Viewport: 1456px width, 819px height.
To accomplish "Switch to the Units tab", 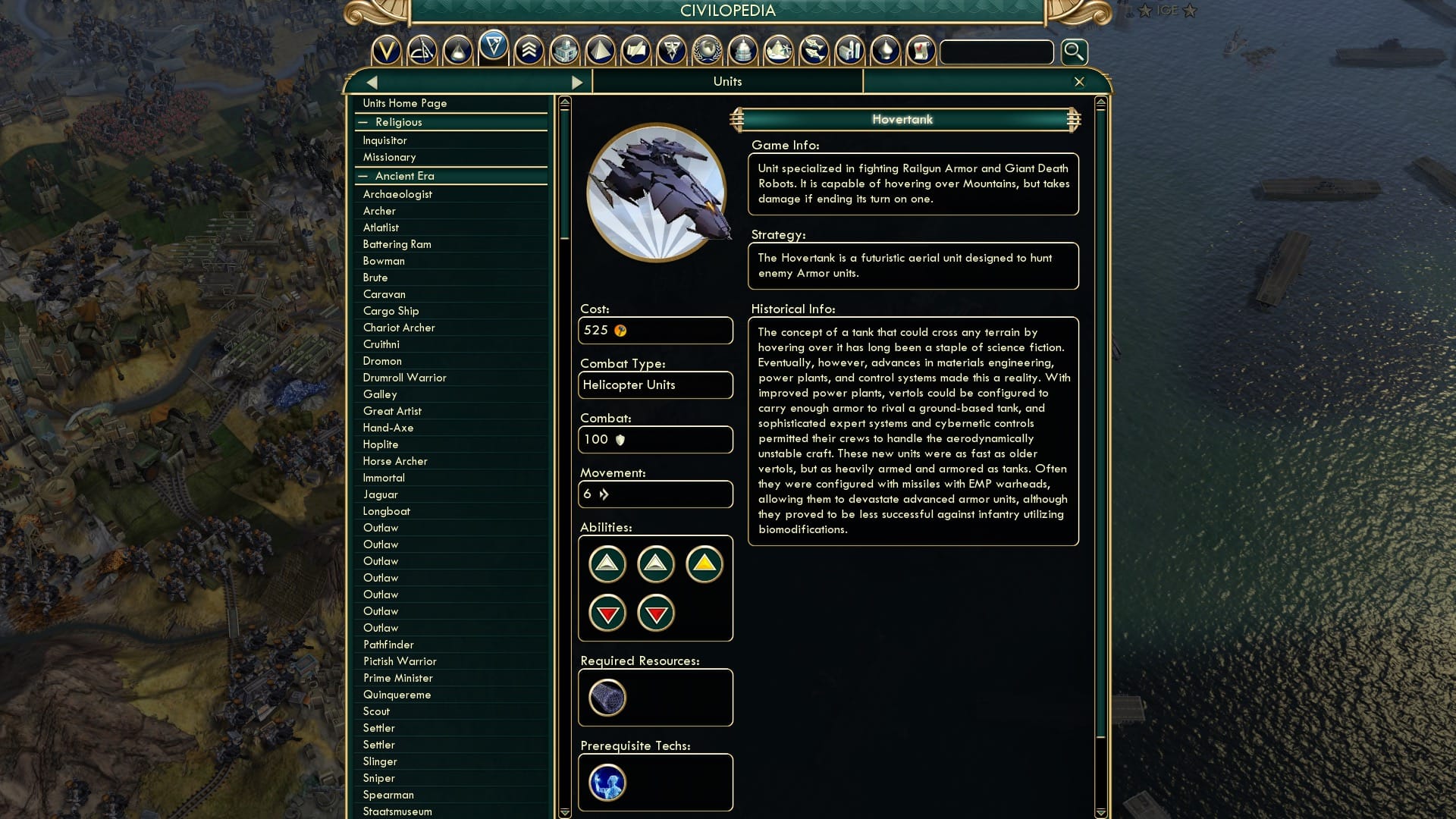I will [726, 81].
